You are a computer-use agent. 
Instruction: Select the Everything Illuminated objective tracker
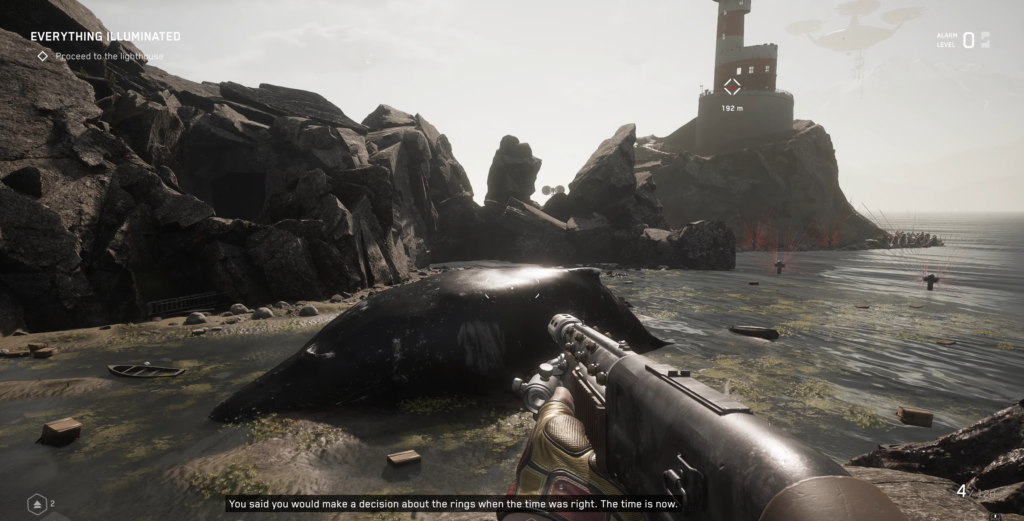click(x=105, y=37)
